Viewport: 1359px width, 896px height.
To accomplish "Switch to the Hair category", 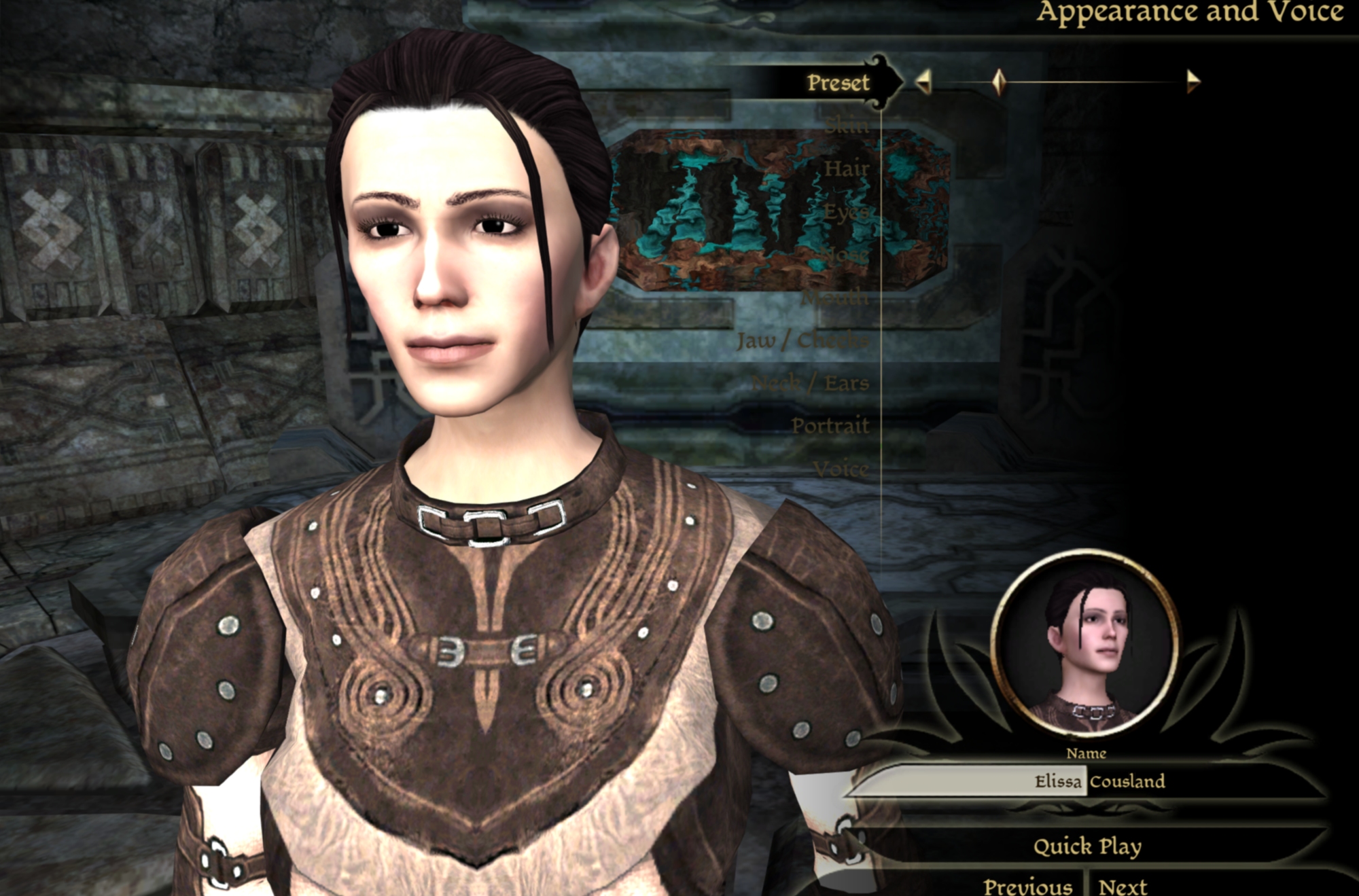I will 847,168.
